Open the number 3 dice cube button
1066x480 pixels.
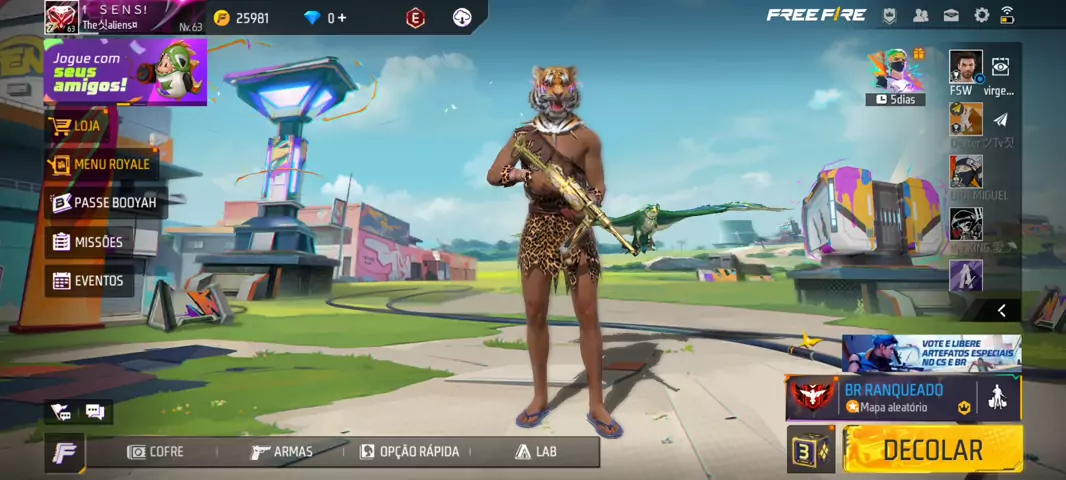click(x=810, y=449)
